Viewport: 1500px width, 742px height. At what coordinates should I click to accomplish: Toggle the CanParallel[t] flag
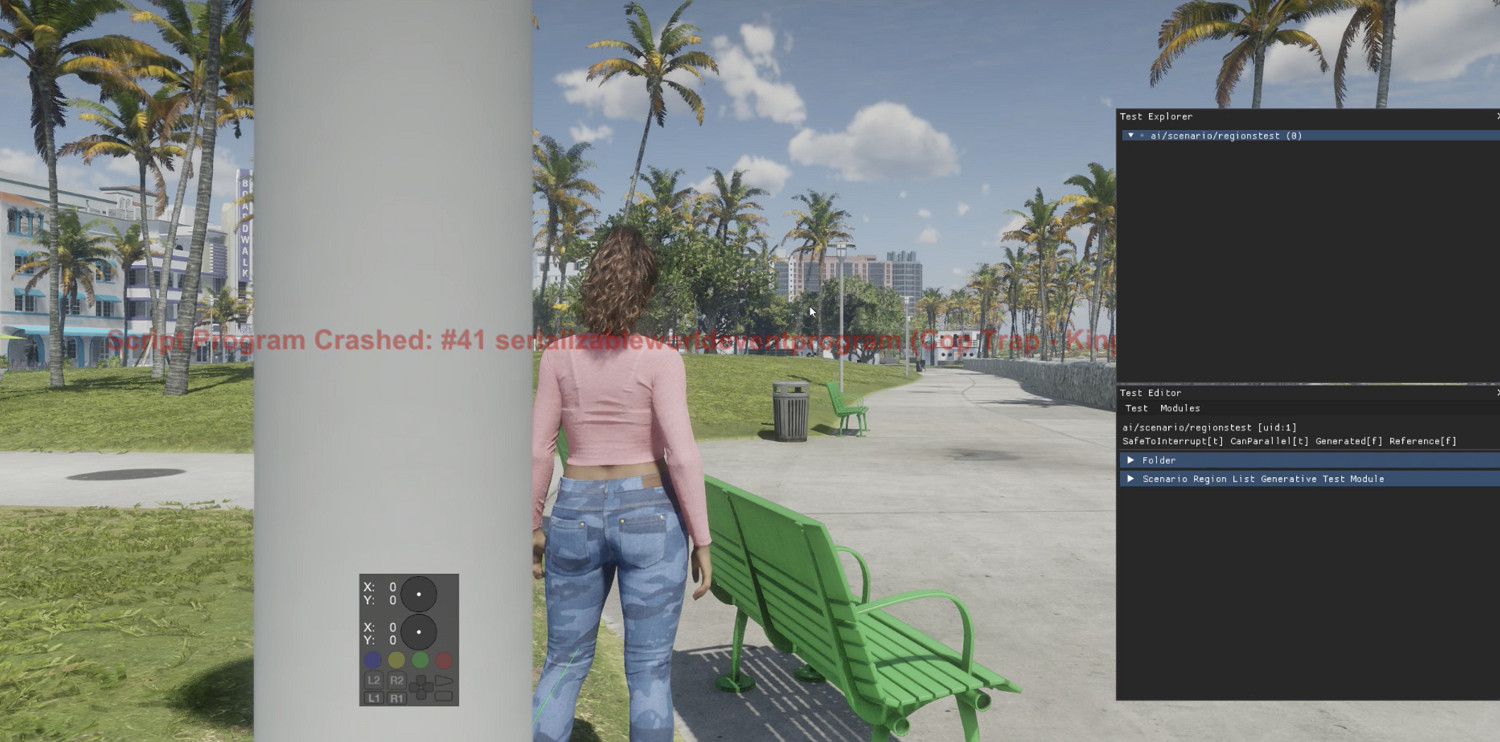point(1268,440)
